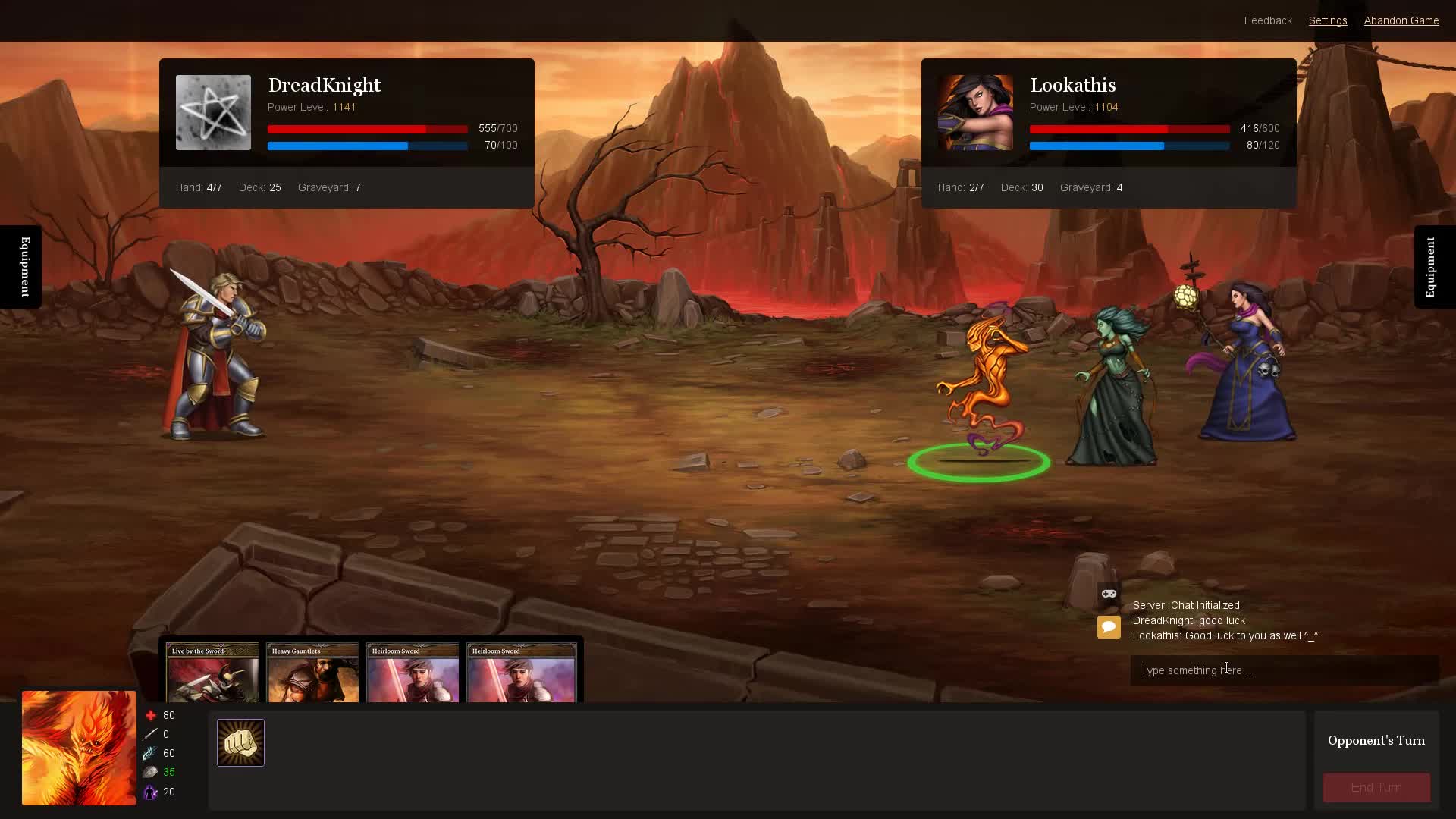Click DreadKnight's pentagram avatar icon
This screenshot has width=1456, height=819.
coord(213,112)
